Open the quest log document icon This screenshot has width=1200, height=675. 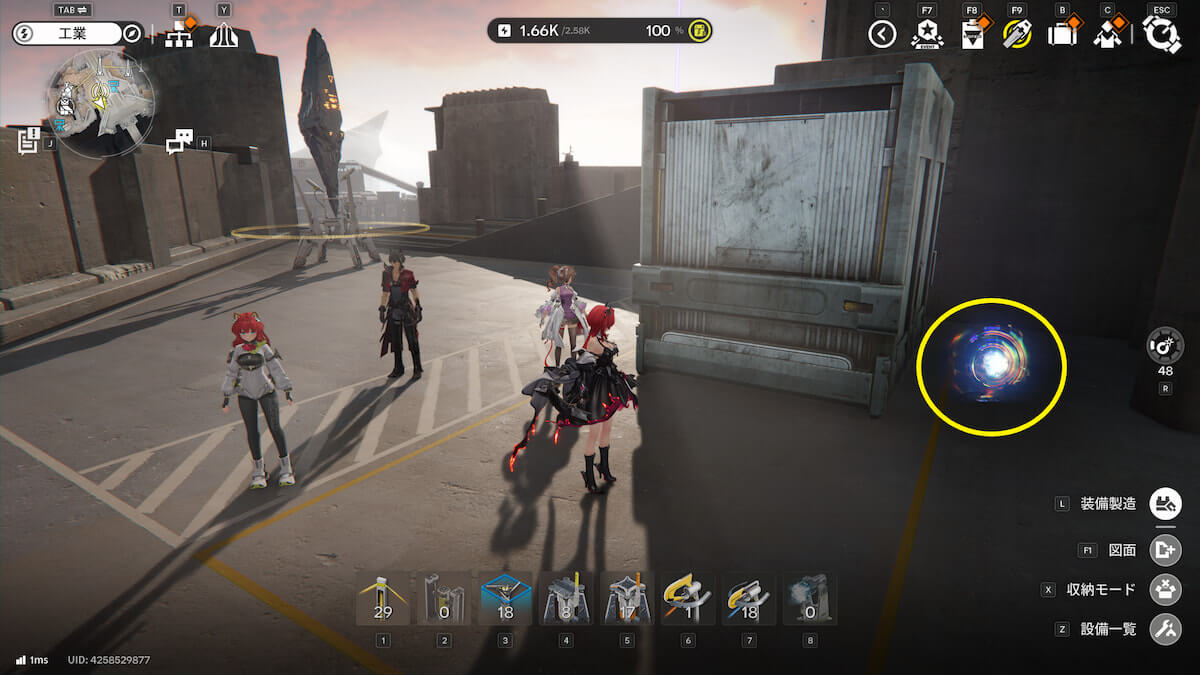[x=28, y=141]
